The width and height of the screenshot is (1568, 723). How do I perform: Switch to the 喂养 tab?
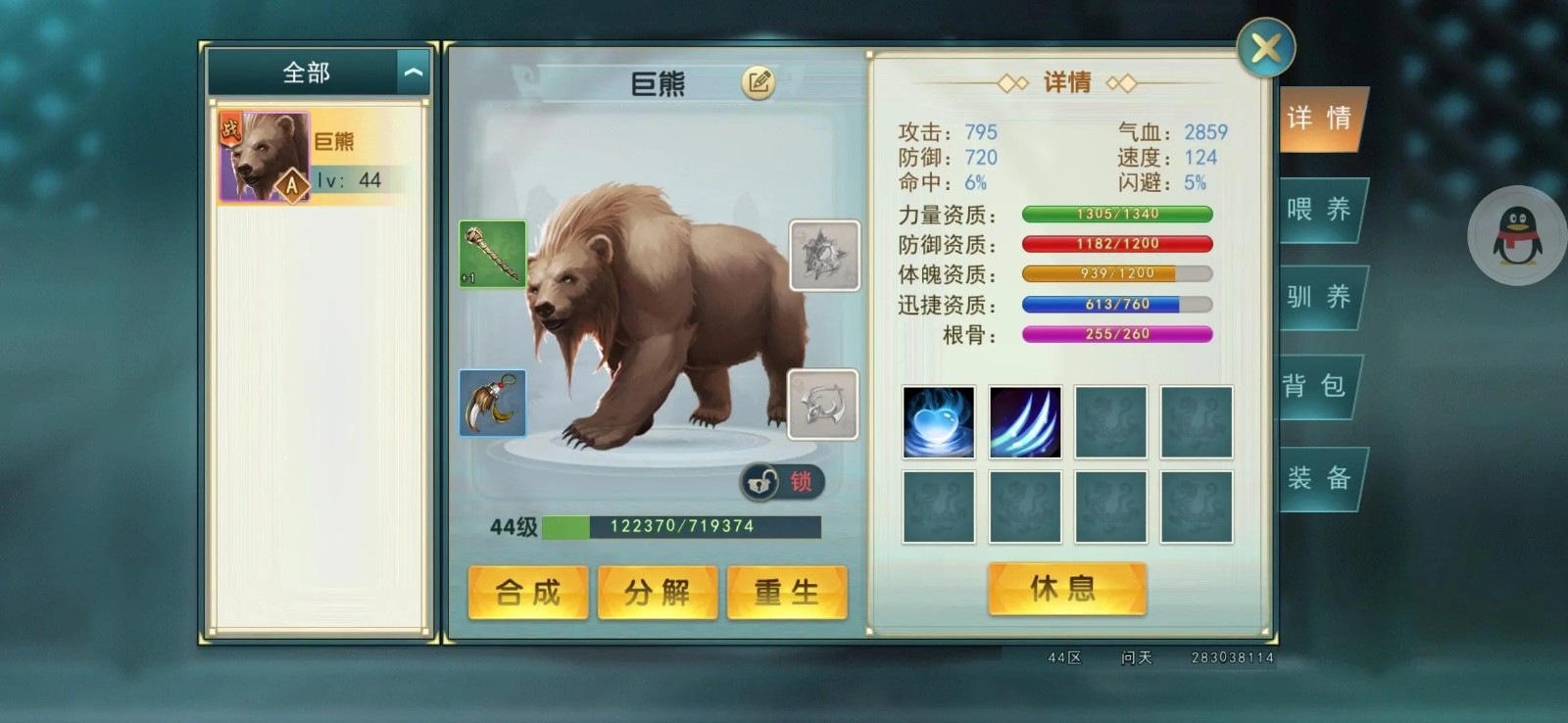click(1320, 210)
